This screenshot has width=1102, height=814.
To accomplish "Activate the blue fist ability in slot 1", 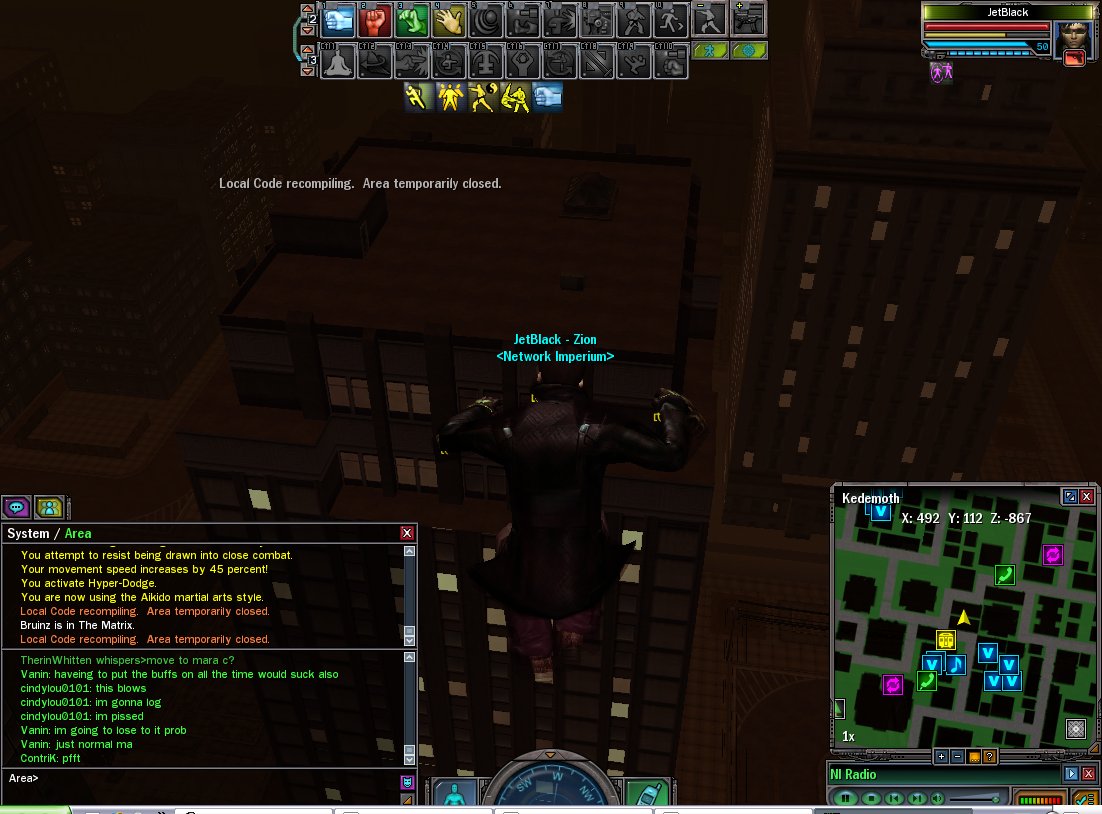I will [341, 21].
